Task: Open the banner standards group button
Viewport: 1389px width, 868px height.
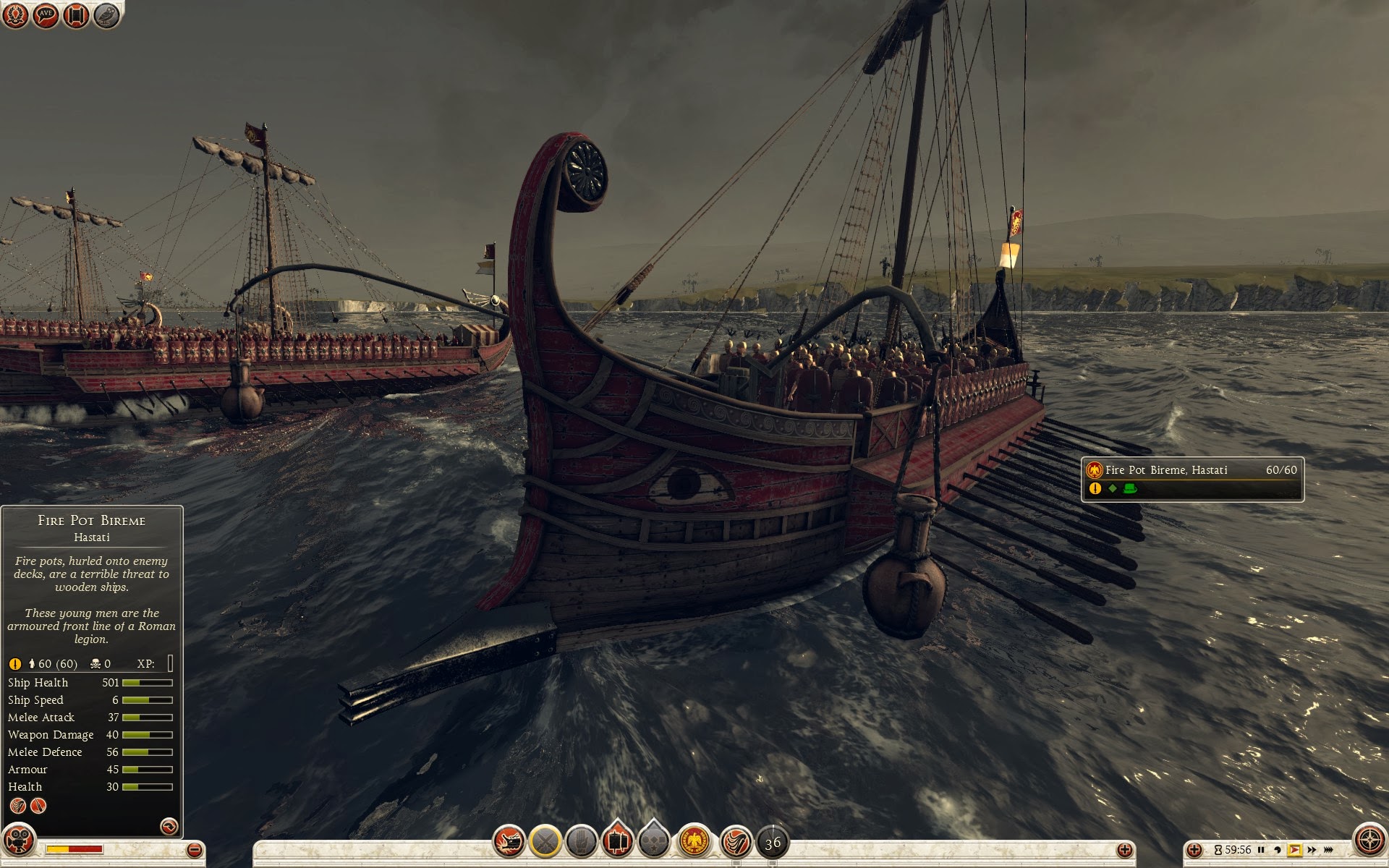Action: pyautogui.click(x=617, y=842)
